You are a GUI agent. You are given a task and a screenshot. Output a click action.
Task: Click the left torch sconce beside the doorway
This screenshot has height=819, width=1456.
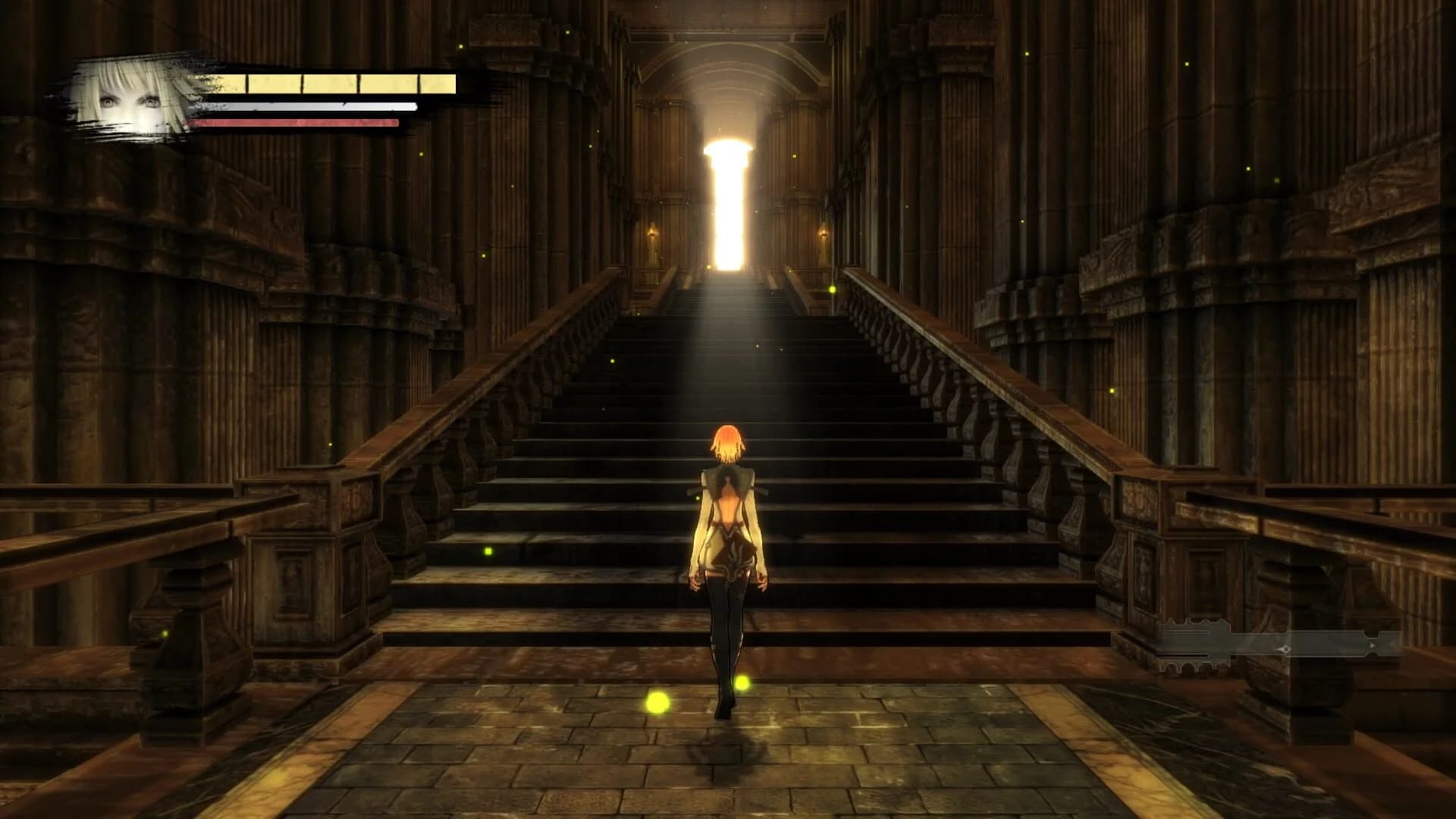click(652, 233)
